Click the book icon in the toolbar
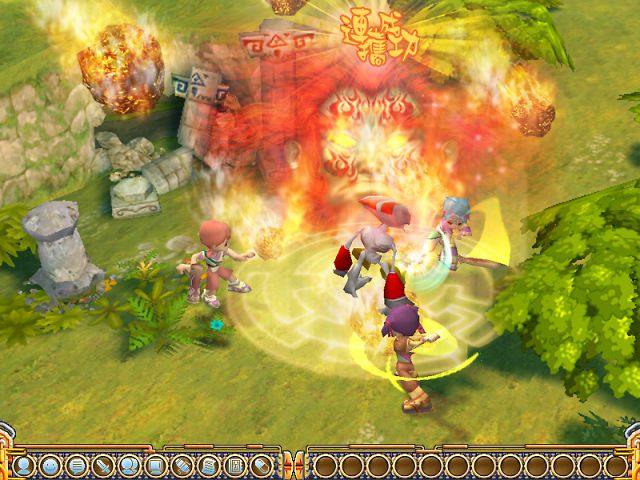This screenshot has width=640, height=480. [232, 465]
